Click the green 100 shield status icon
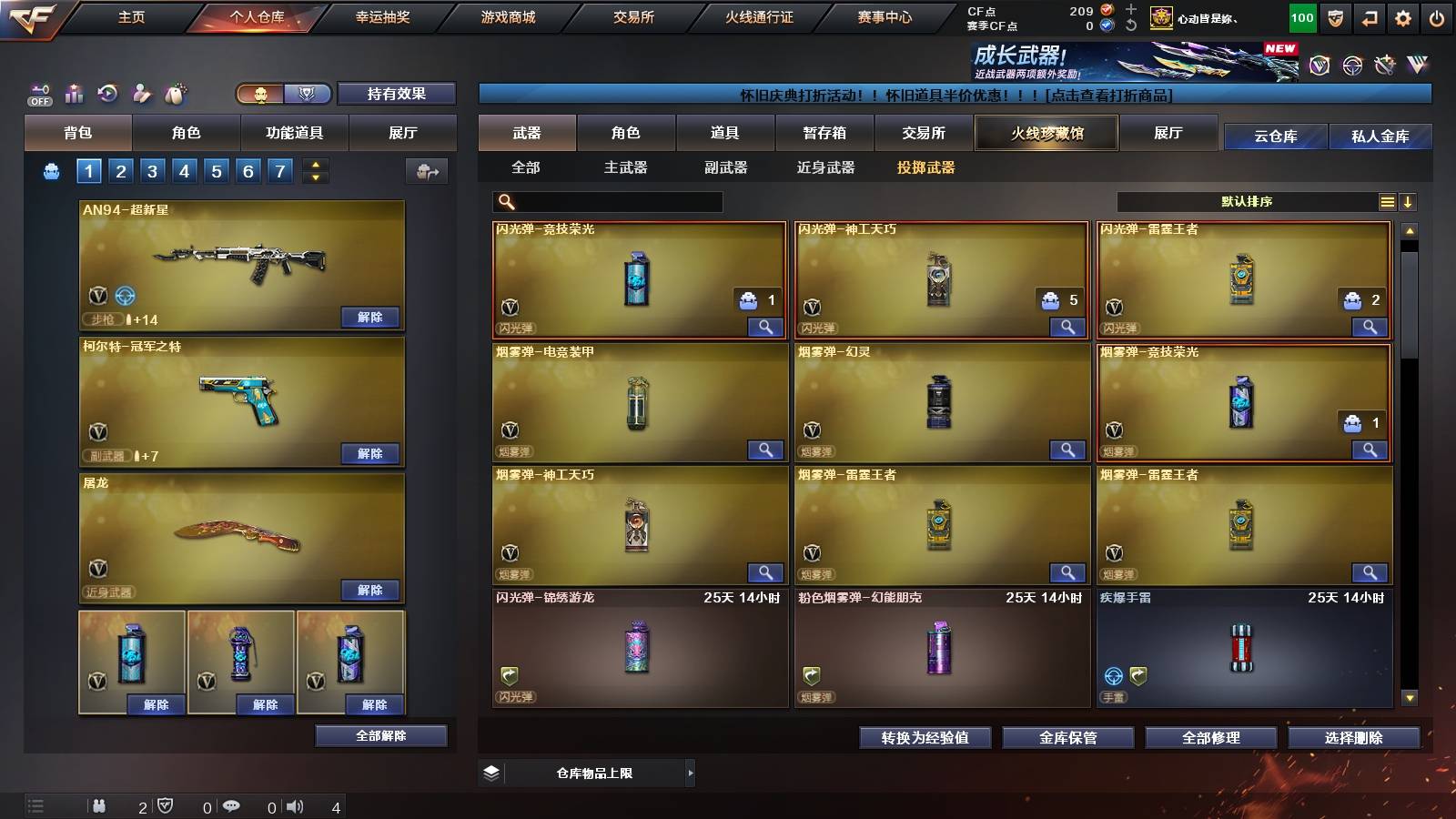1456x819 pixels. [x=1301, y=16]
